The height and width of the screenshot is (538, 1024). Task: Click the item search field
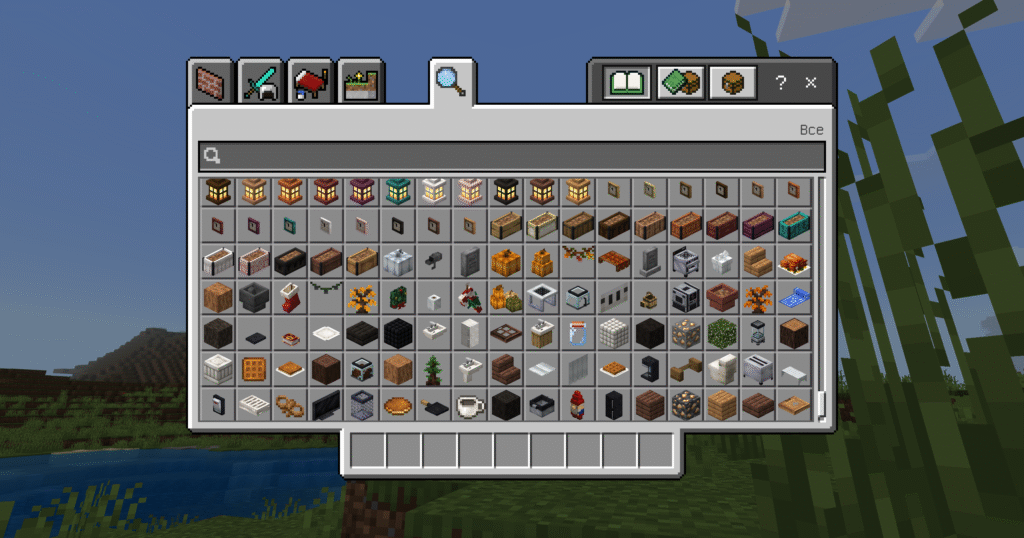tap(512, 155)
